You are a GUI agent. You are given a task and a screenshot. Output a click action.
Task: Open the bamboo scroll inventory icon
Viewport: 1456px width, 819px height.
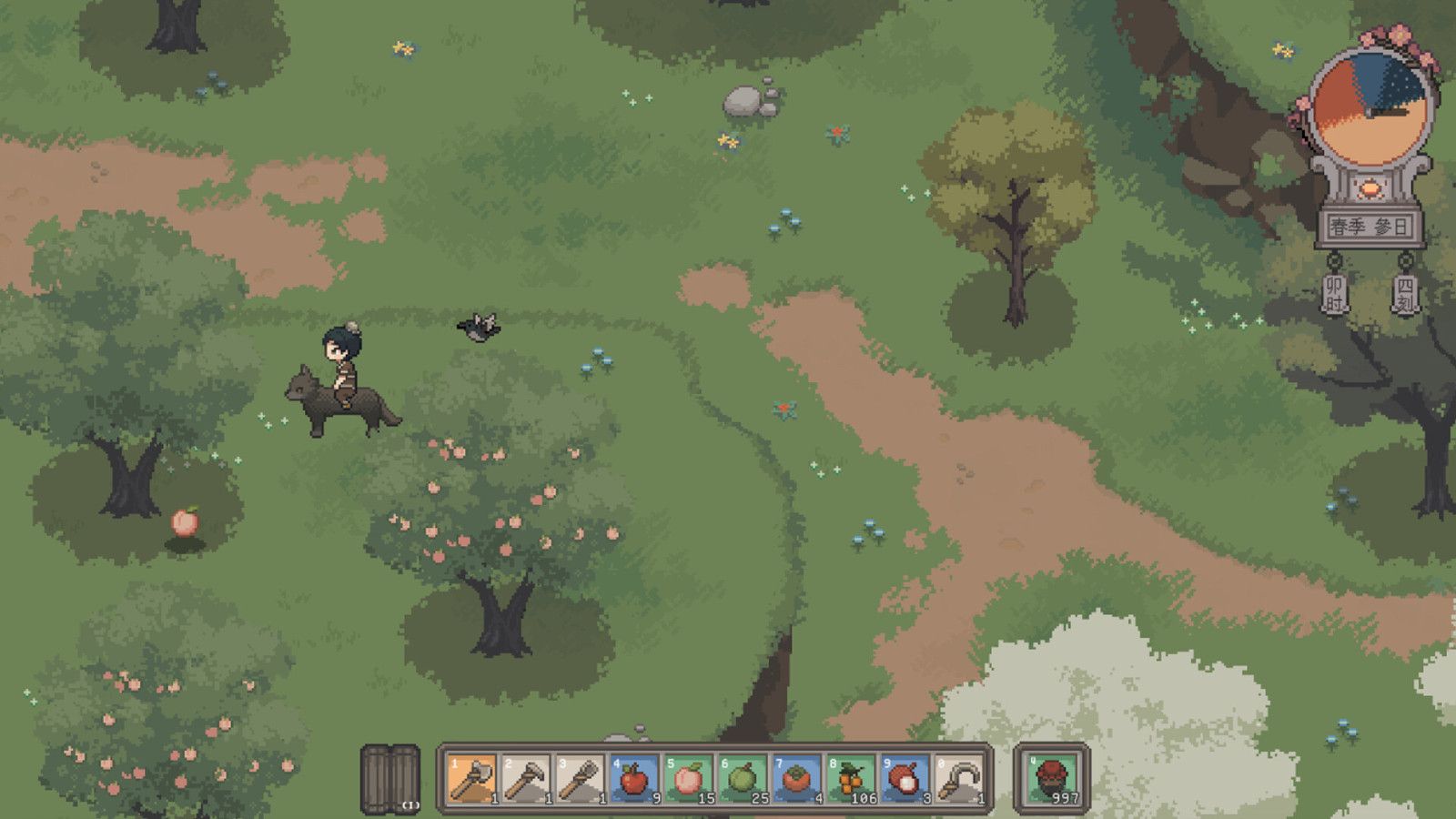(x=390, y=778)
